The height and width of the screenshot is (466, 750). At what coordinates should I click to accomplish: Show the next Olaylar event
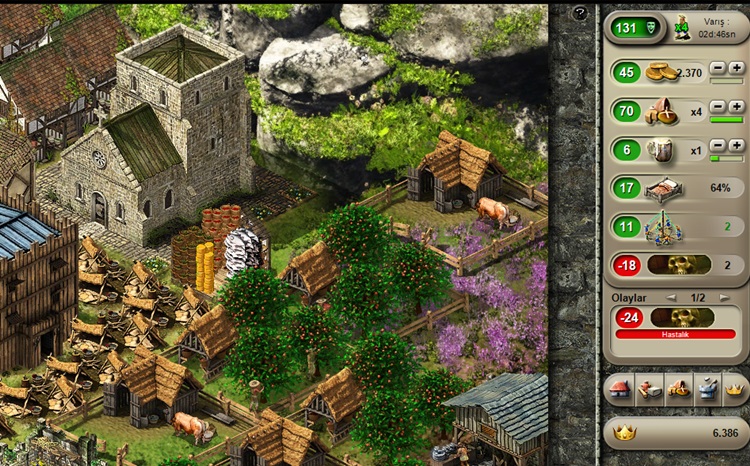[x=725, y=297]
